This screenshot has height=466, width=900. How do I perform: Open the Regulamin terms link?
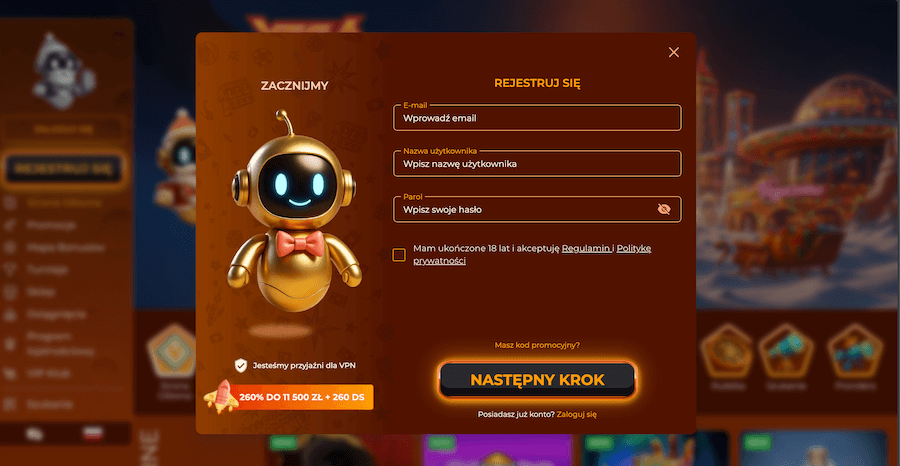[x=585, y=248]
